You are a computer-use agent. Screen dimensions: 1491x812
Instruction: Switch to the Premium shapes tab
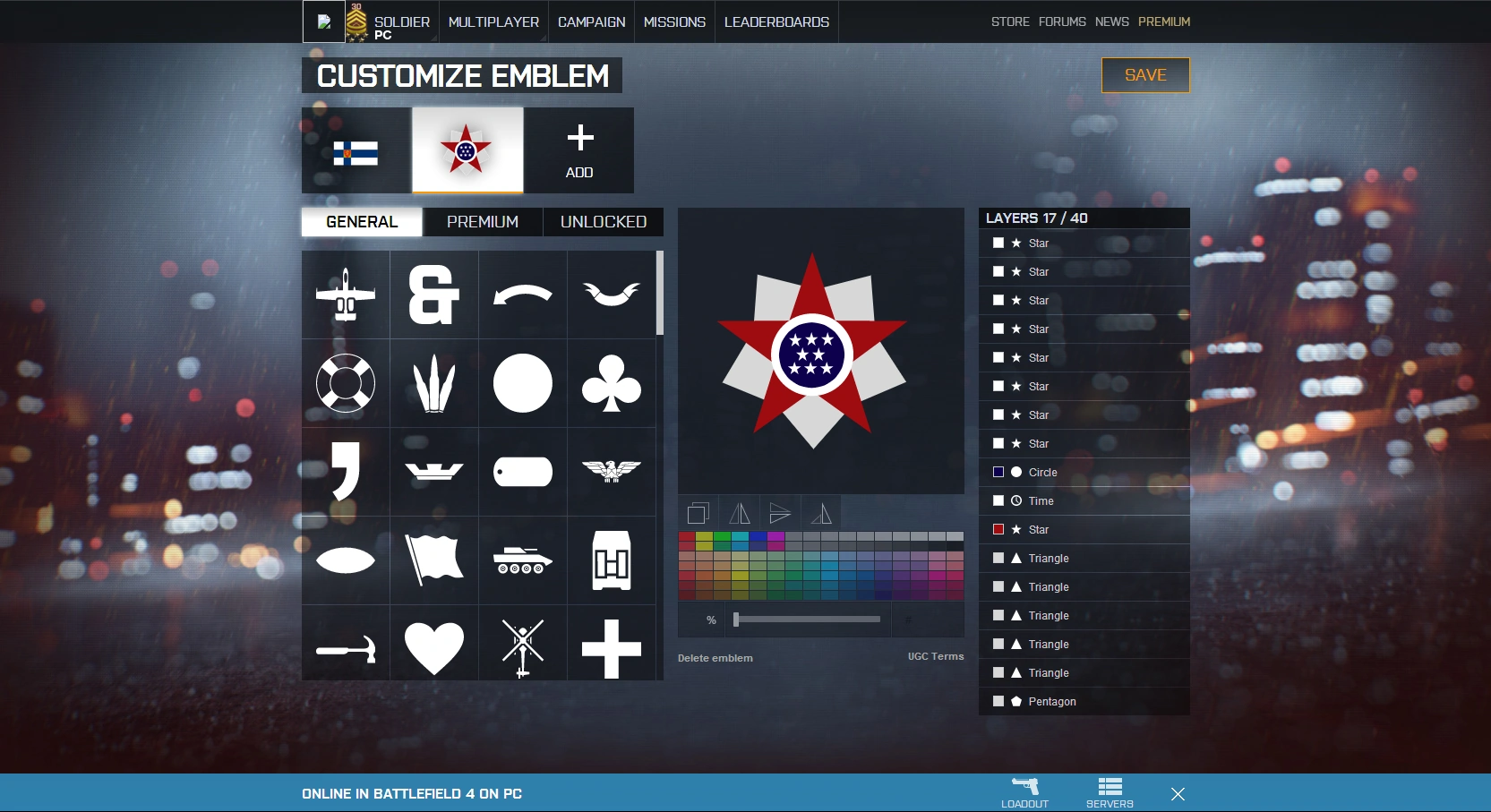[482, 222]
